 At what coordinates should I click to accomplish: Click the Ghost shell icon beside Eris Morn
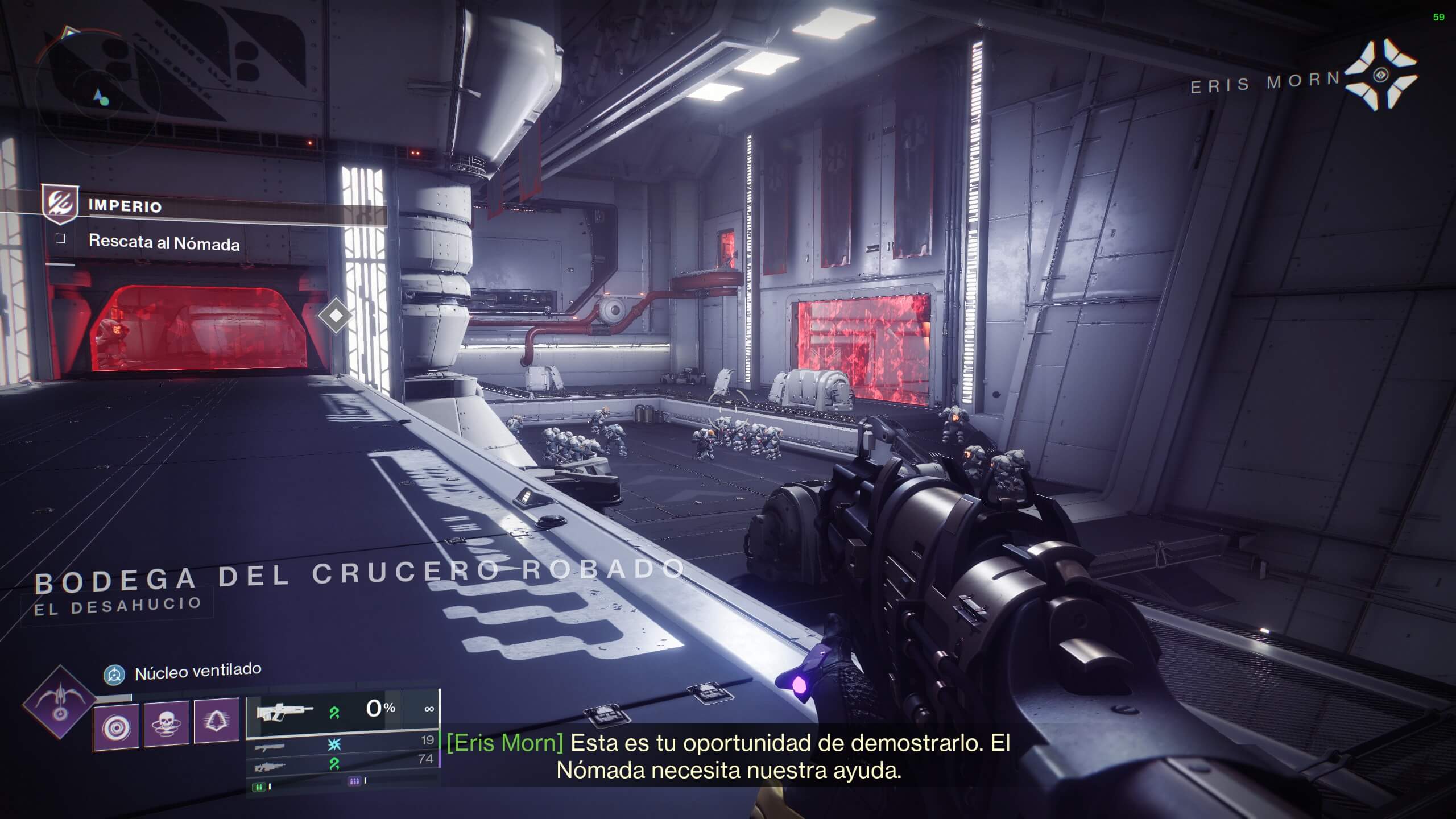tap(1381, 75)
